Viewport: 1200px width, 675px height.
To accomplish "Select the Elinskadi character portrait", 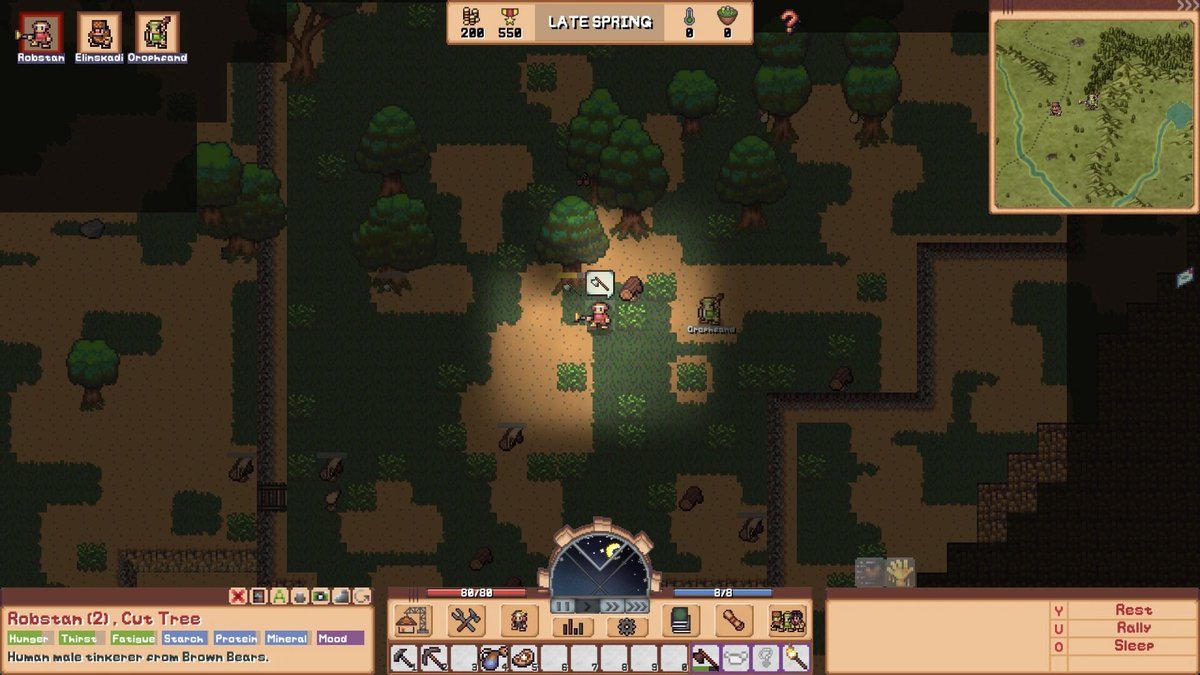I will tap(98, 32).
